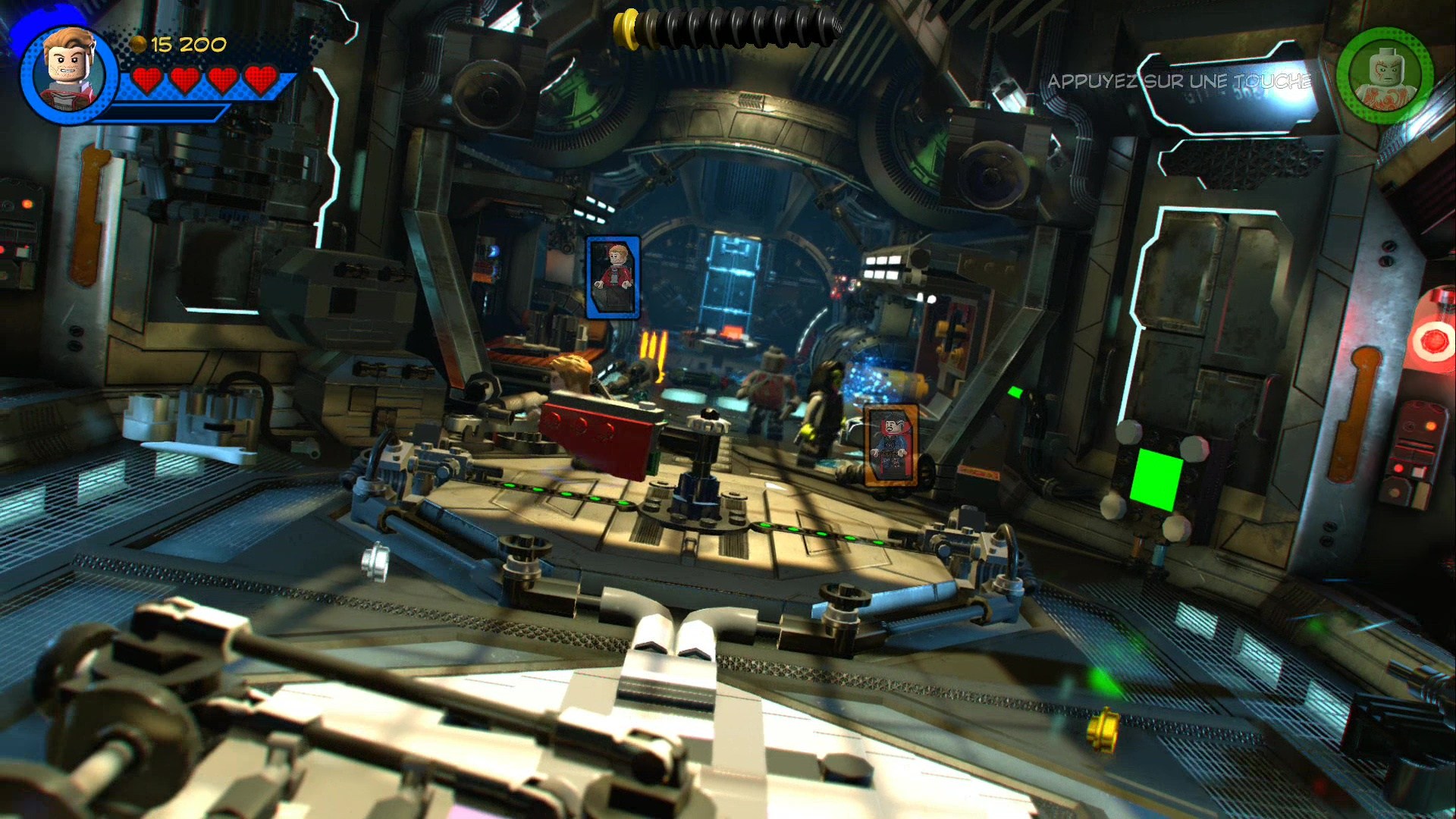The width and height of the screenshot is (1456, 819).
Task: Expand the blue character card above the doorway
Action: click(614, 278)
